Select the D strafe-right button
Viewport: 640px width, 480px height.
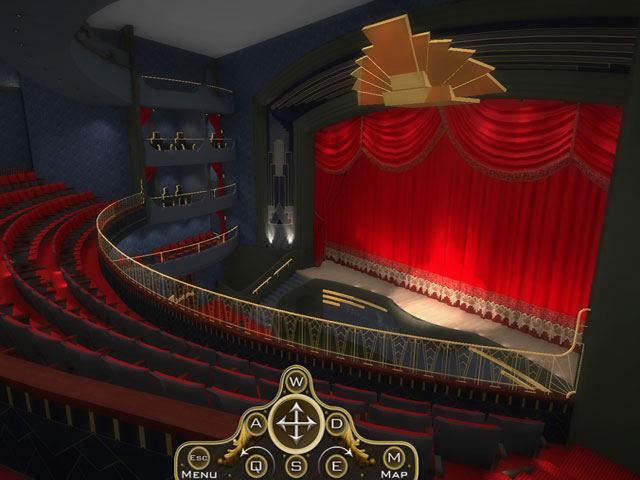[x=335, y=424]
